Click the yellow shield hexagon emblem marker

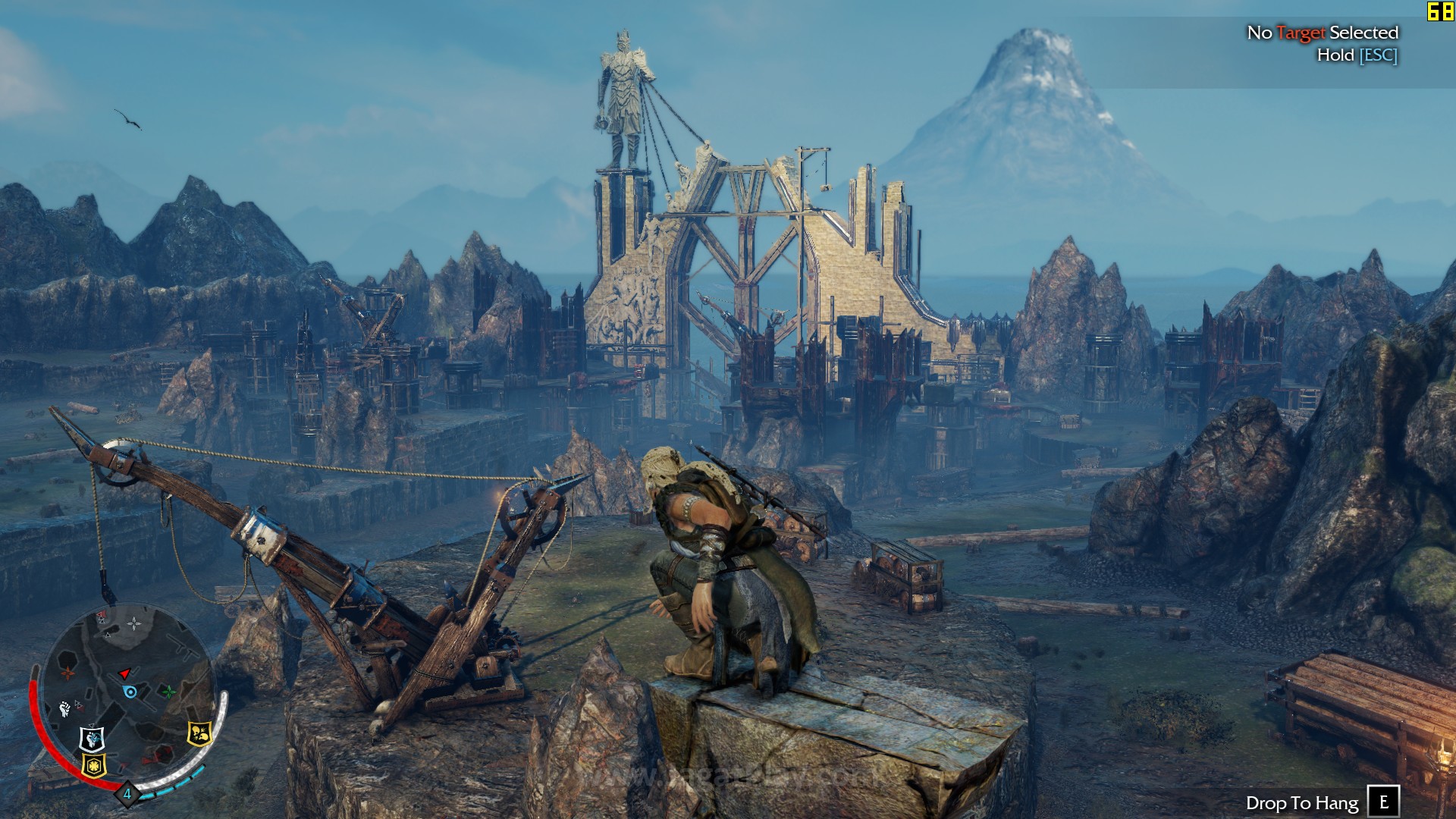pos(94,764)
